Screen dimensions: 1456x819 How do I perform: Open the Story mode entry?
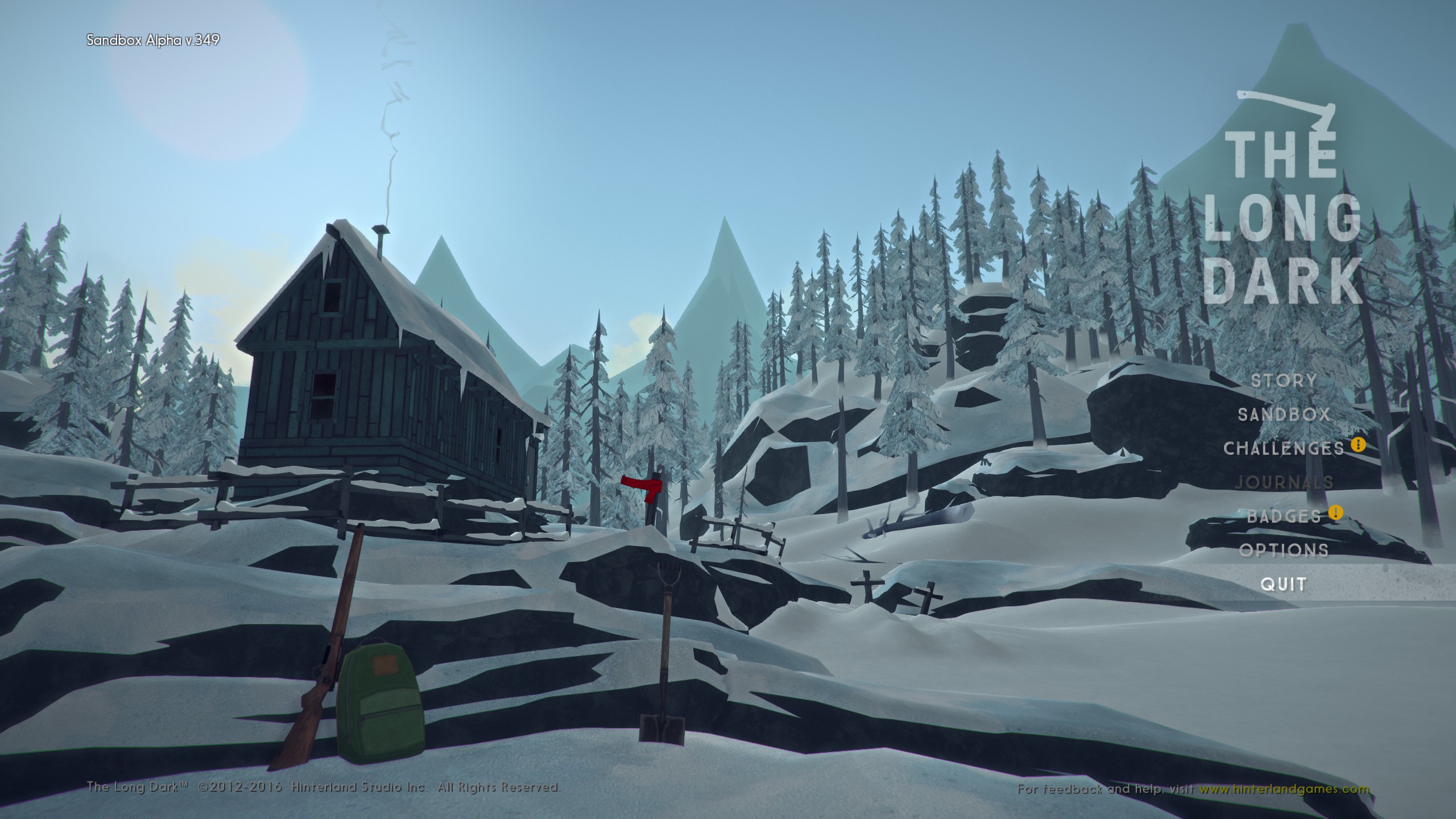coord(1284,380)
